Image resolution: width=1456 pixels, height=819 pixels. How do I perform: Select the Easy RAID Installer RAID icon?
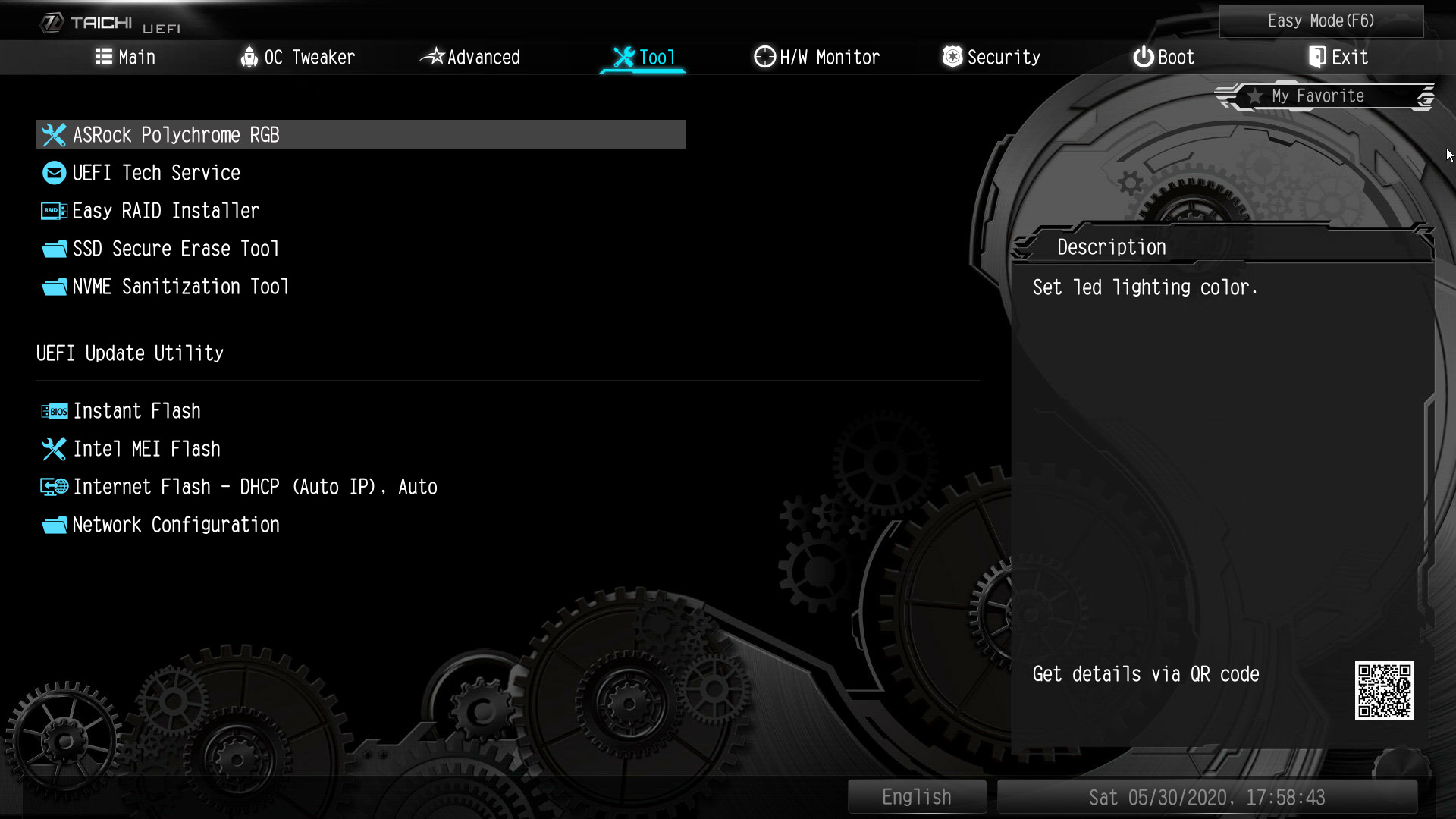coord(53,210)
